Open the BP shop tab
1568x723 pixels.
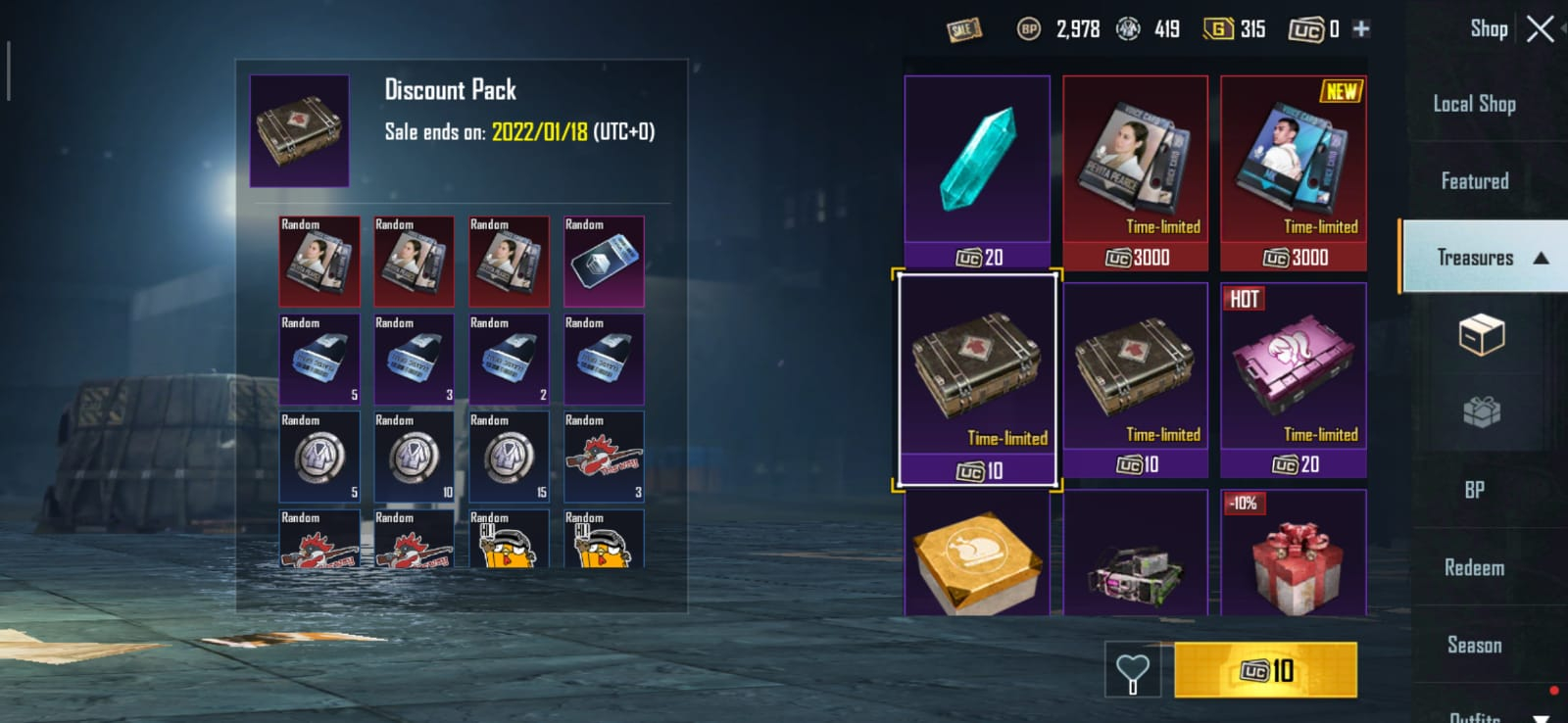click(x=1474, y=490)
